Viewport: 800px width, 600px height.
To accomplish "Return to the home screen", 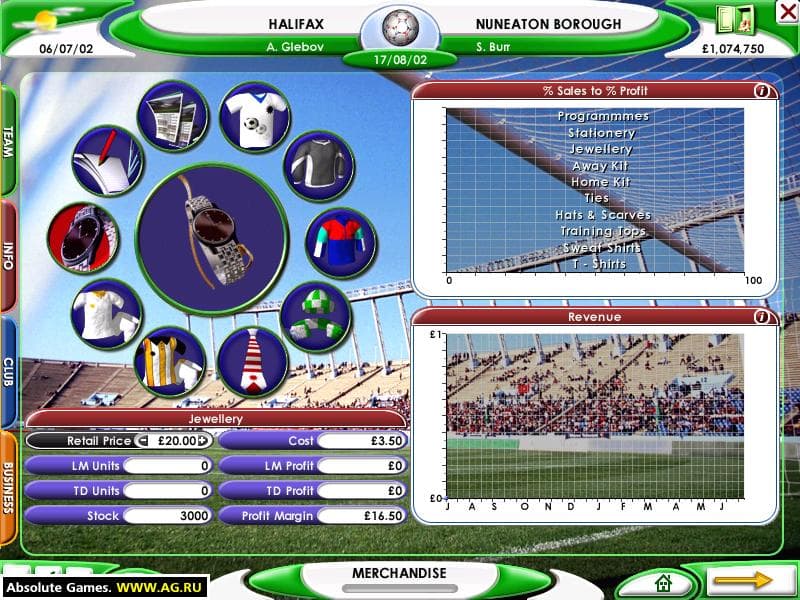I will (x=661, y=582).
